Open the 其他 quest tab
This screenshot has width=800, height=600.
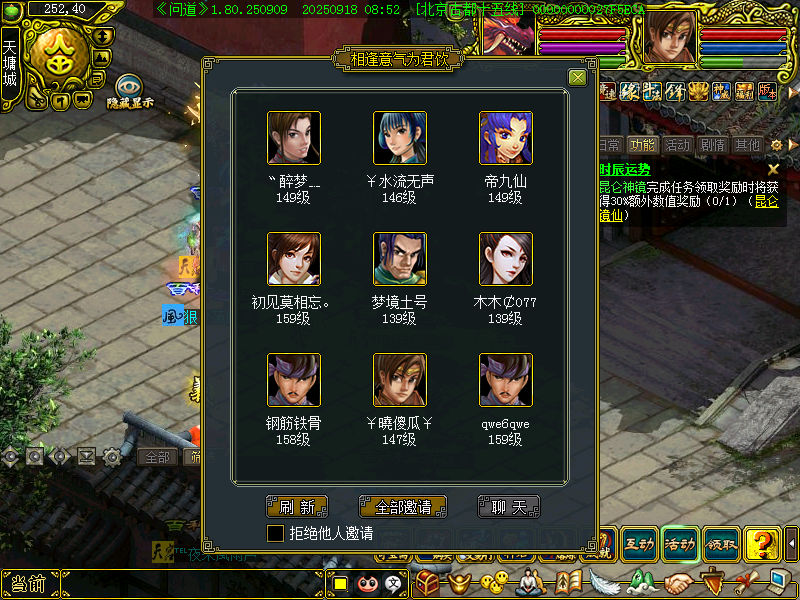747,145
